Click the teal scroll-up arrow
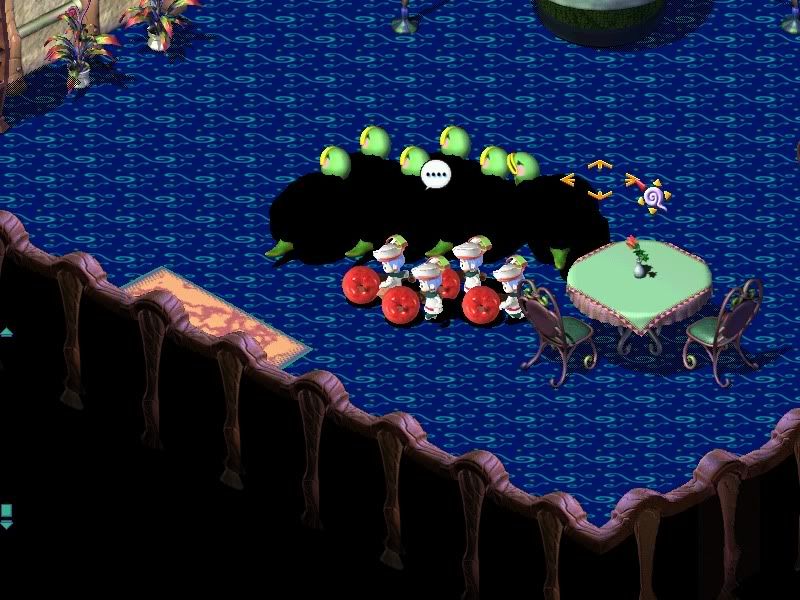 5,332
